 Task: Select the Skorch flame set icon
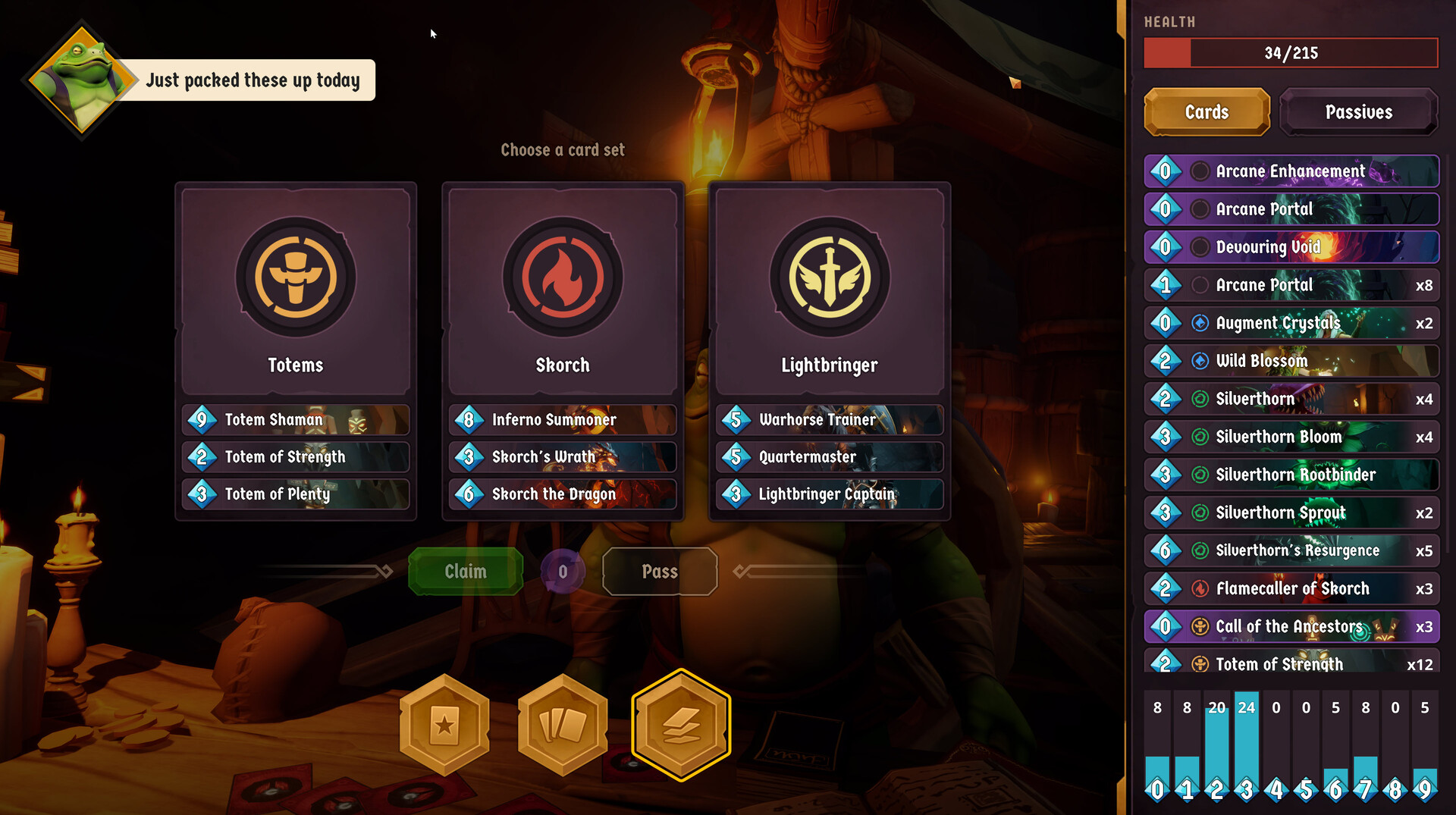562,279
